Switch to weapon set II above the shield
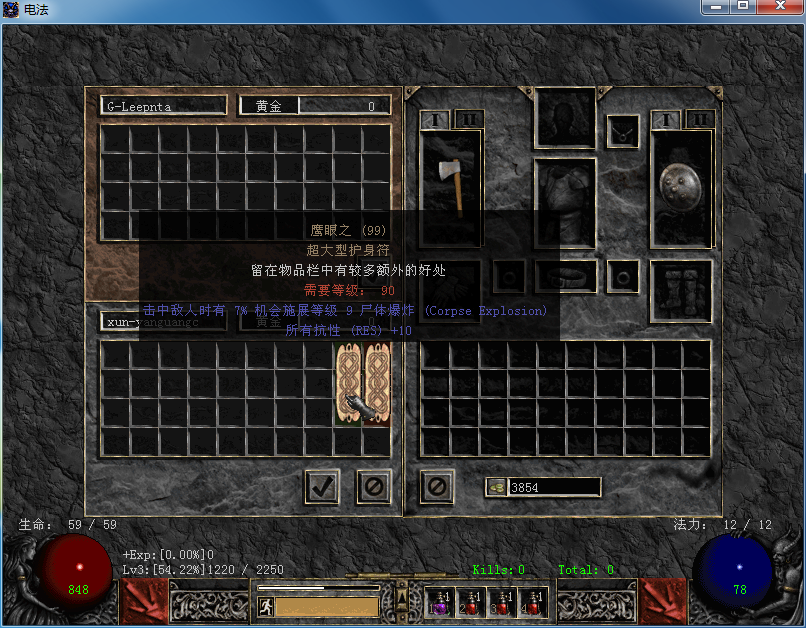The image size is (806, 628). [700, 119]
